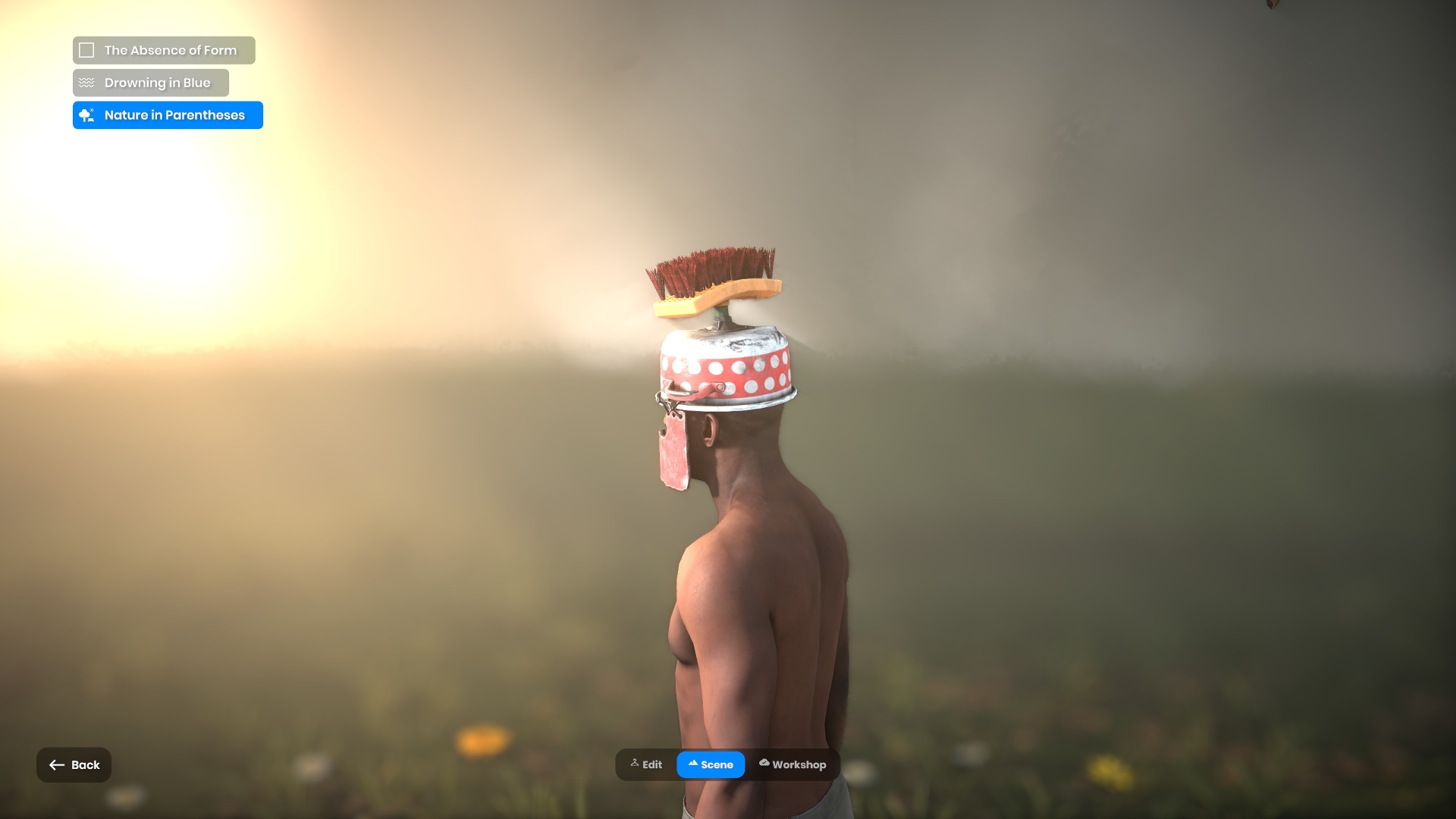Go back using the Back button
This screenshot has width=1456, height=819.
coord(74,764)
